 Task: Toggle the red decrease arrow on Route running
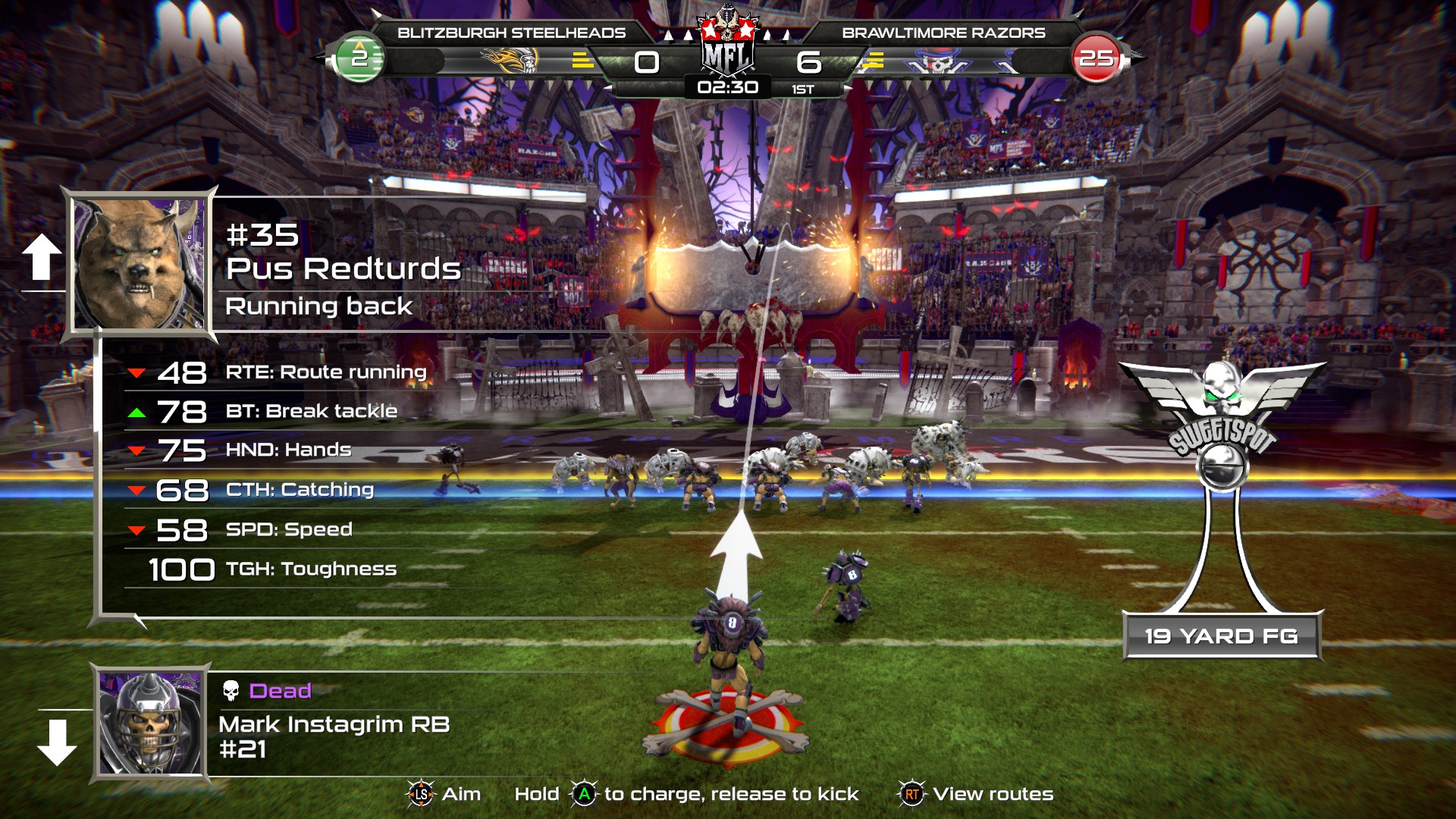click(x=136, y=372)
